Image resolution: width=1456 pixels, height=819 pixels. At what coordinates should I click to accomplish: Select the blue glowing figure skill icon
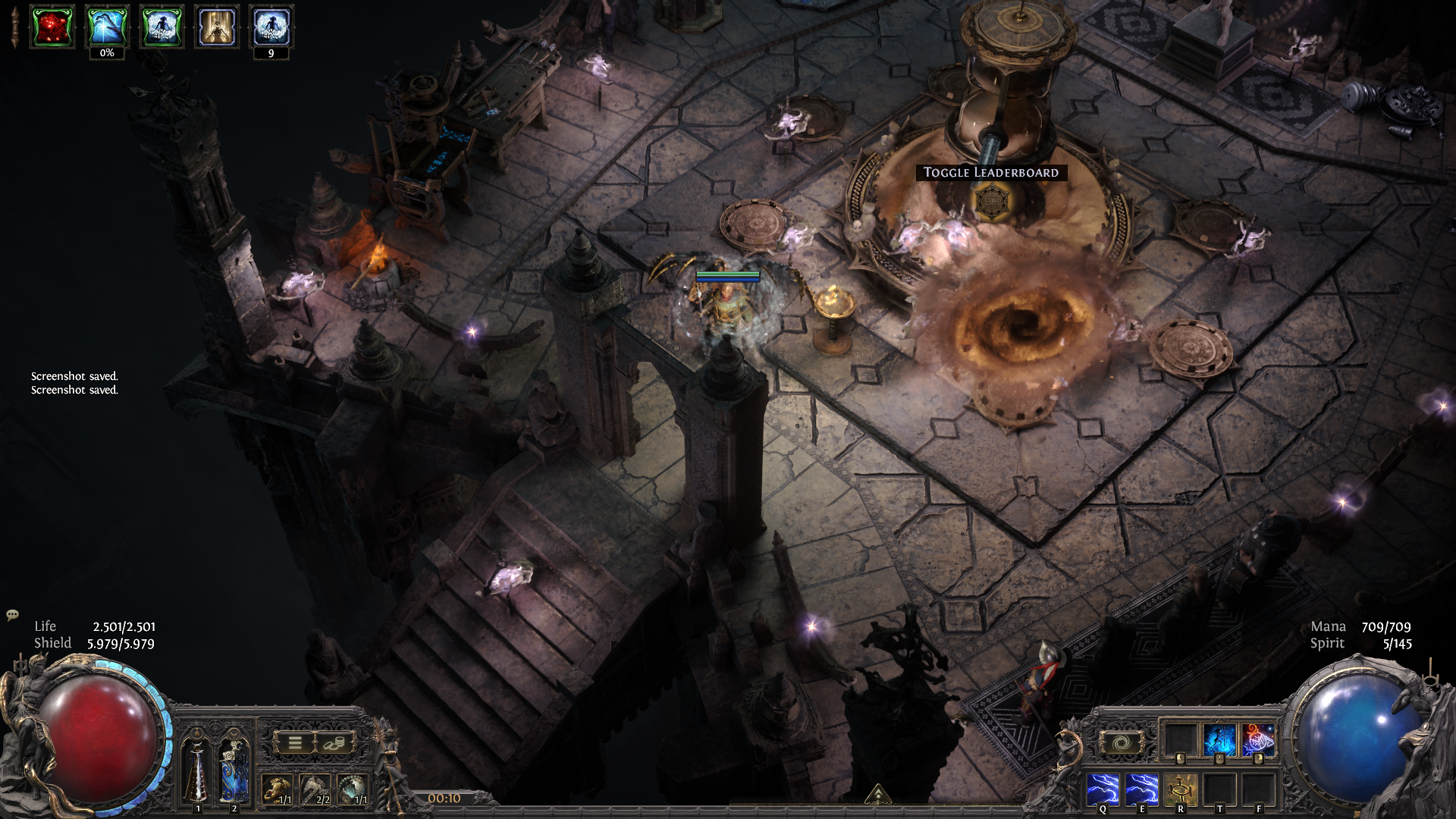[x=1219, y=740]
